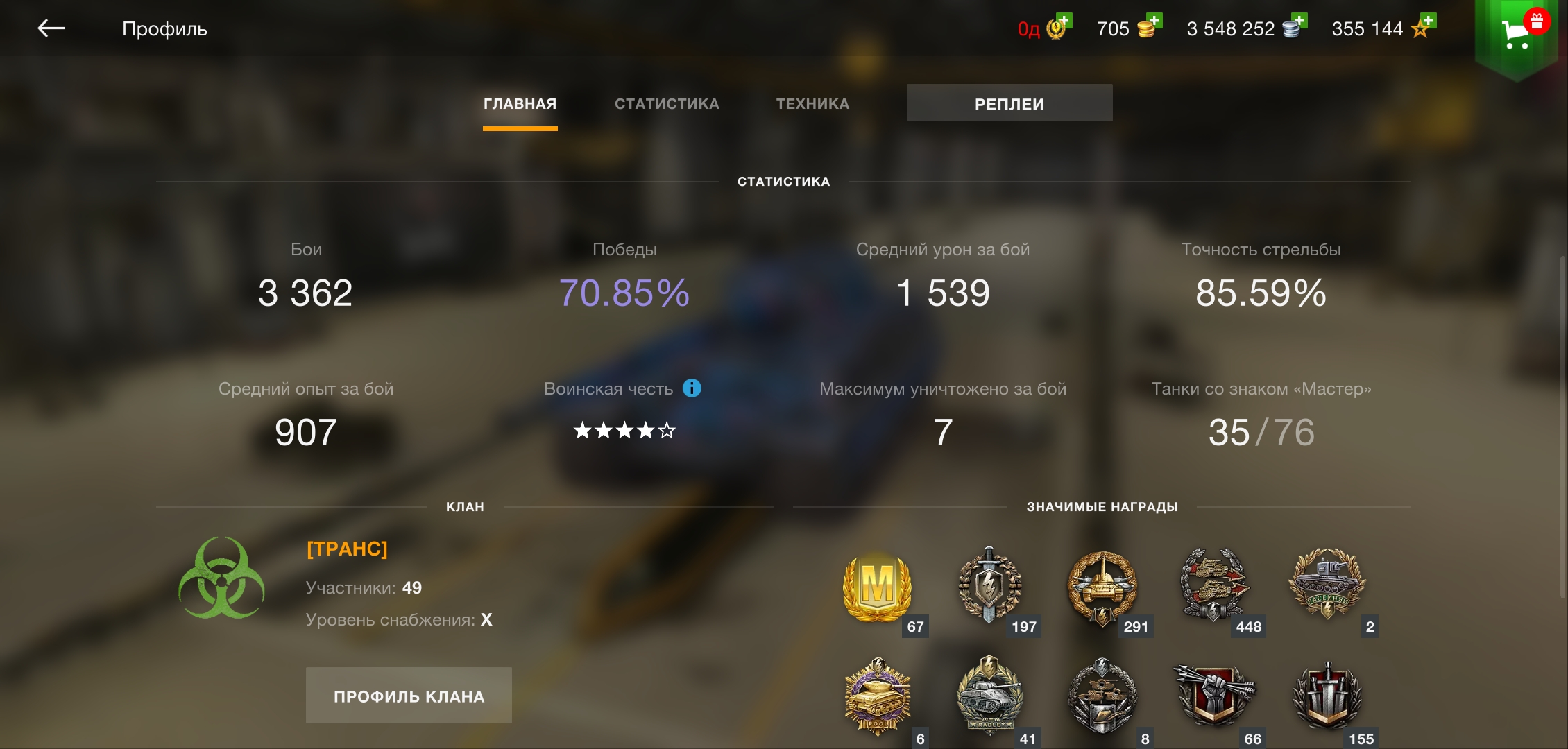Open ПРОФИЛЬ КЛАНА
Image resolution: width=1568 pixels, height=749 pixels.
[x=409, y=694]
